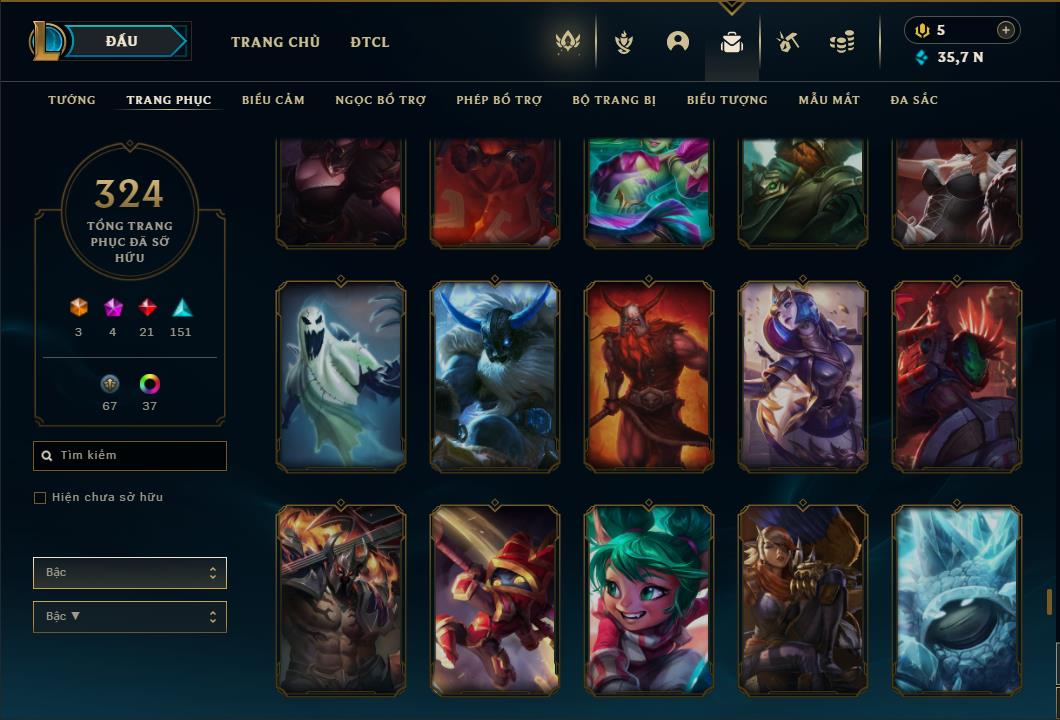Select the ice golem skin card
Image resolution: width=1060 pixels, height=720 pixels.
click(957, 600)
